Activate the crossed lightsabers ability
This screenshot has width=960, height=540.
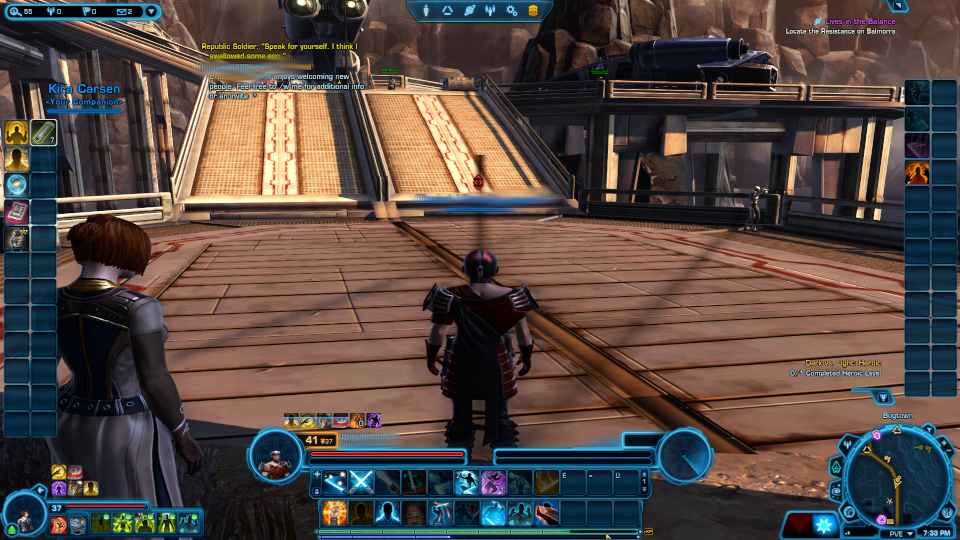tap(361, 482)
